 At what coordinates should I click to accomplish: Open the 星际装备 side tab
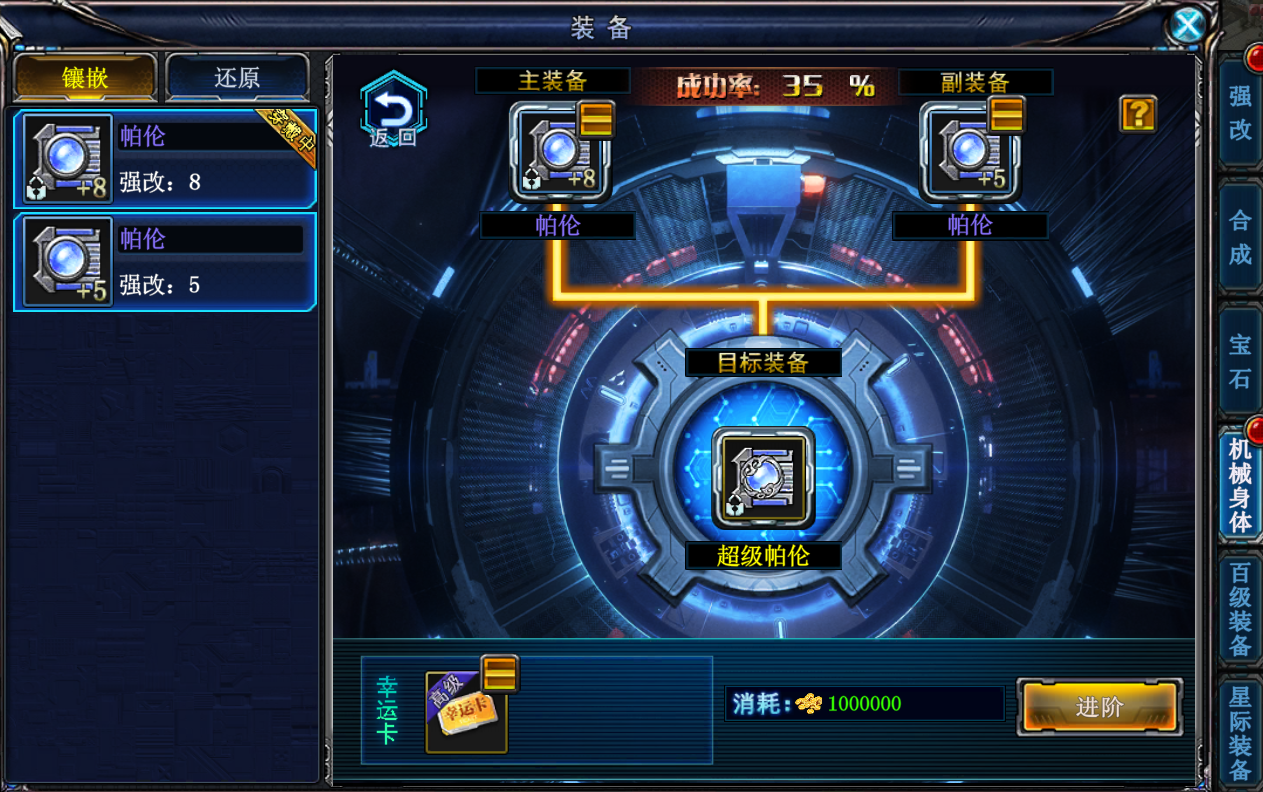coord(1240,732)
